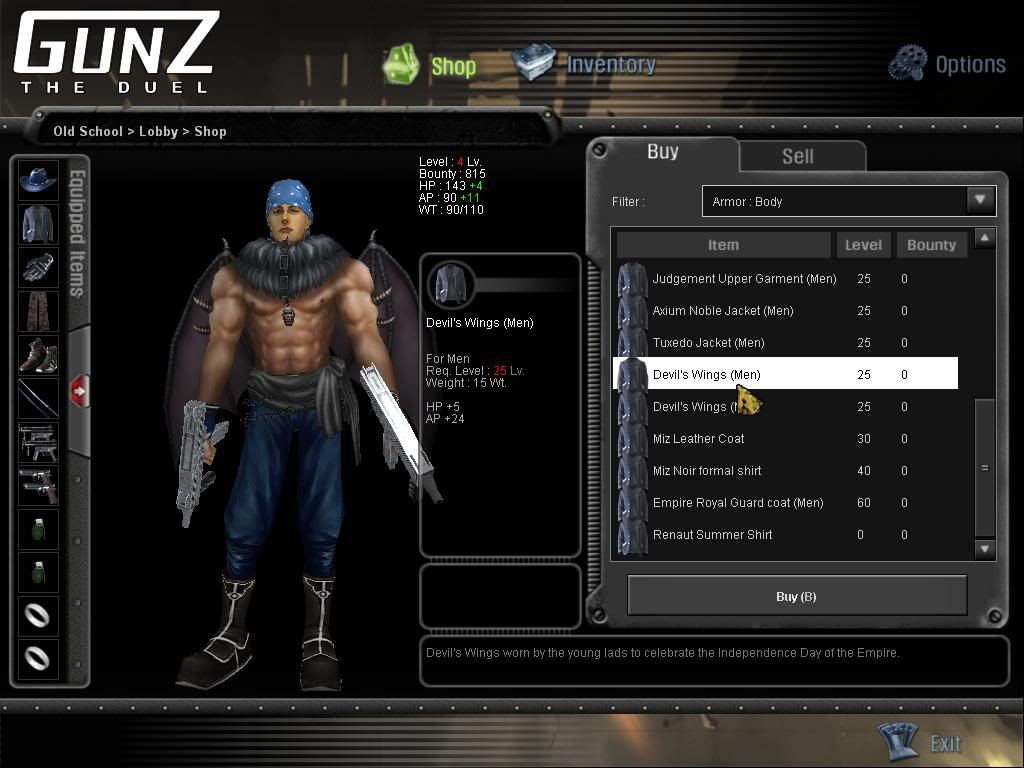Click the Buy (B) button

click(x=796, y=596)
